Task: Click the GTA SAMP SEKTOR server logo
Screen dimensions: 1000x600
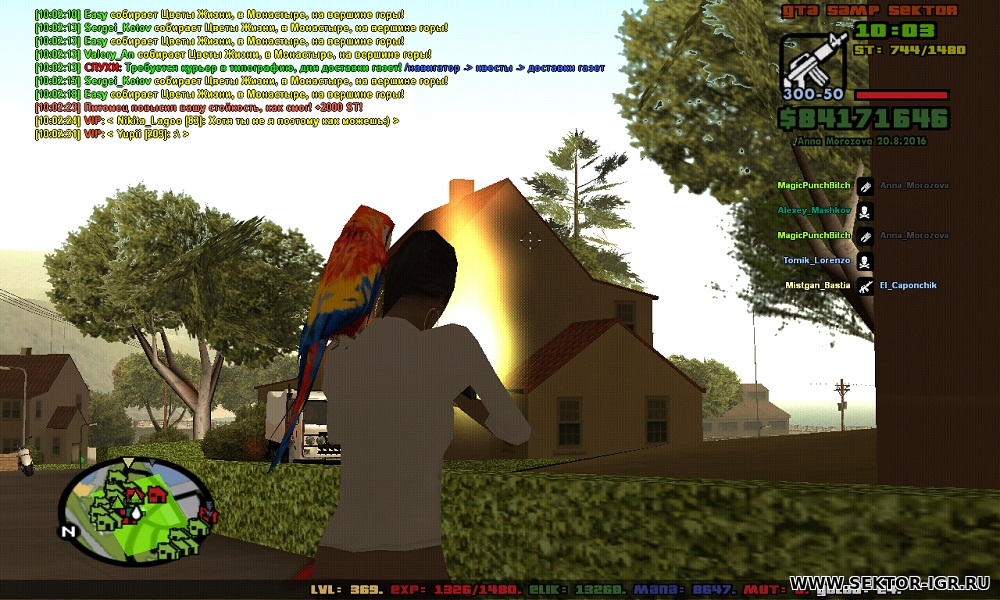Action: 868,10
